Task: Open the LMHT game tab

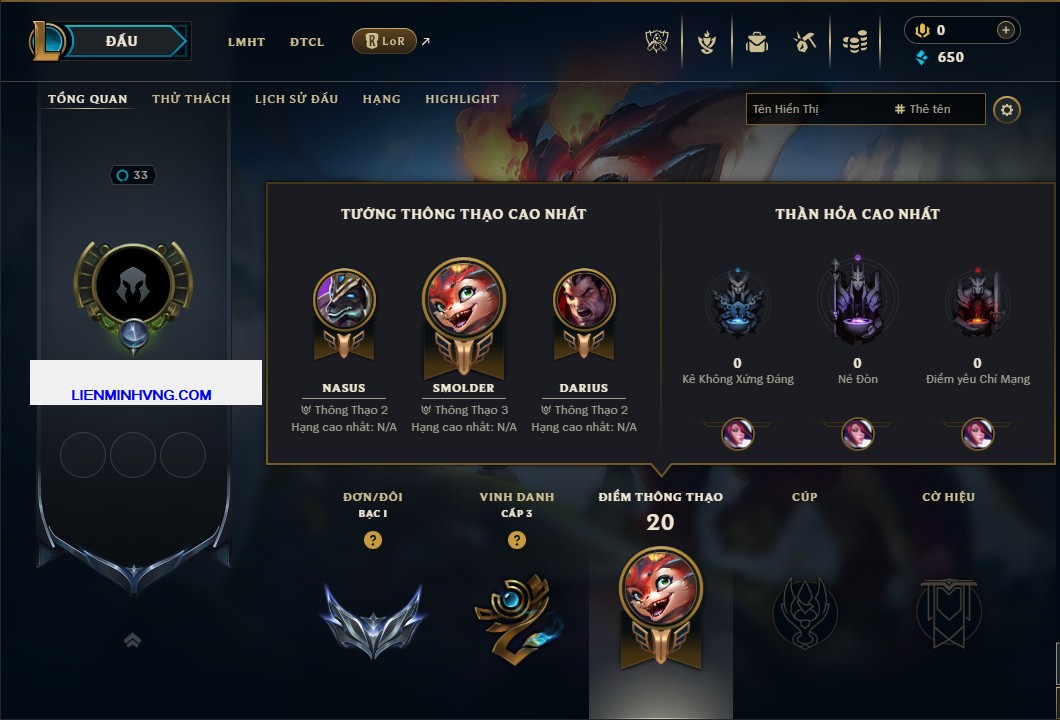Action: (246, 42)
